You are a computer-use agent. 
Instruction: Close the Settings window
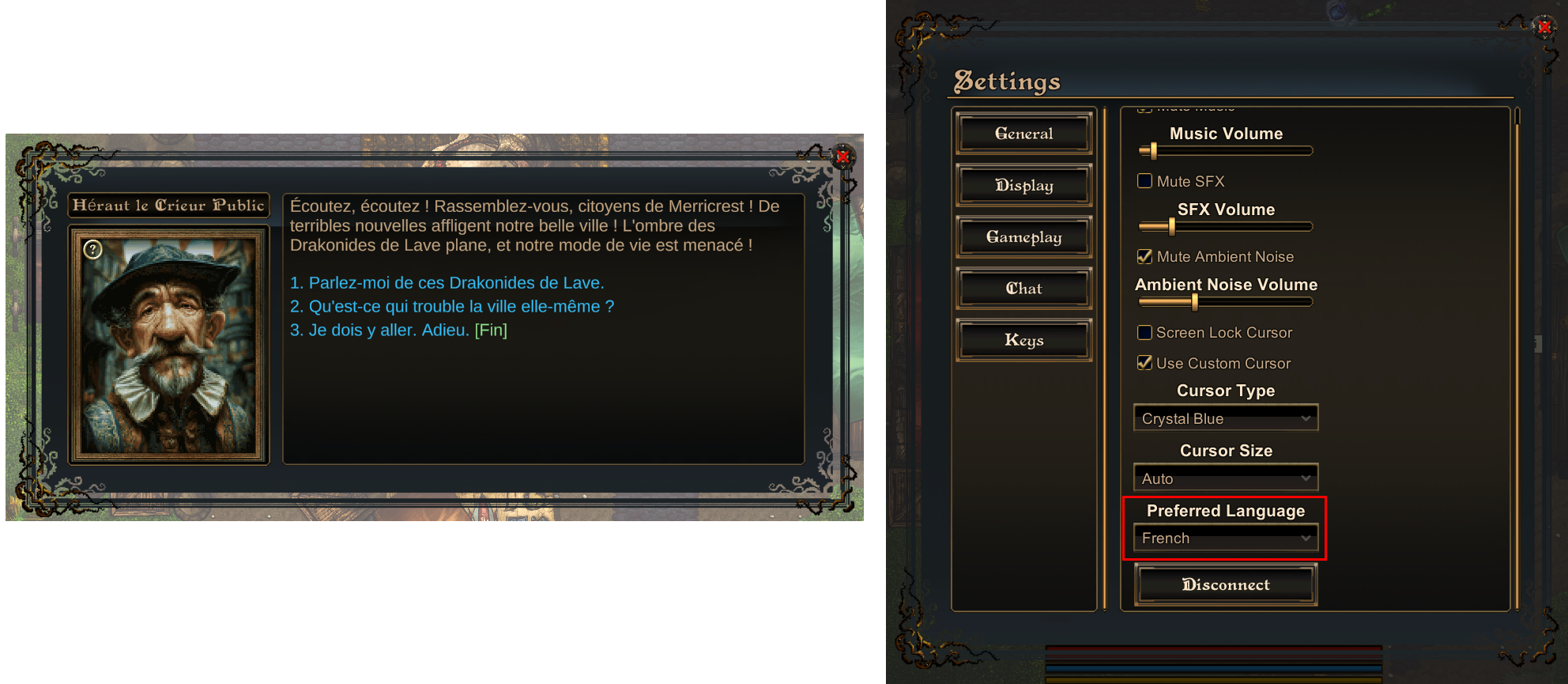(1543, 27)
